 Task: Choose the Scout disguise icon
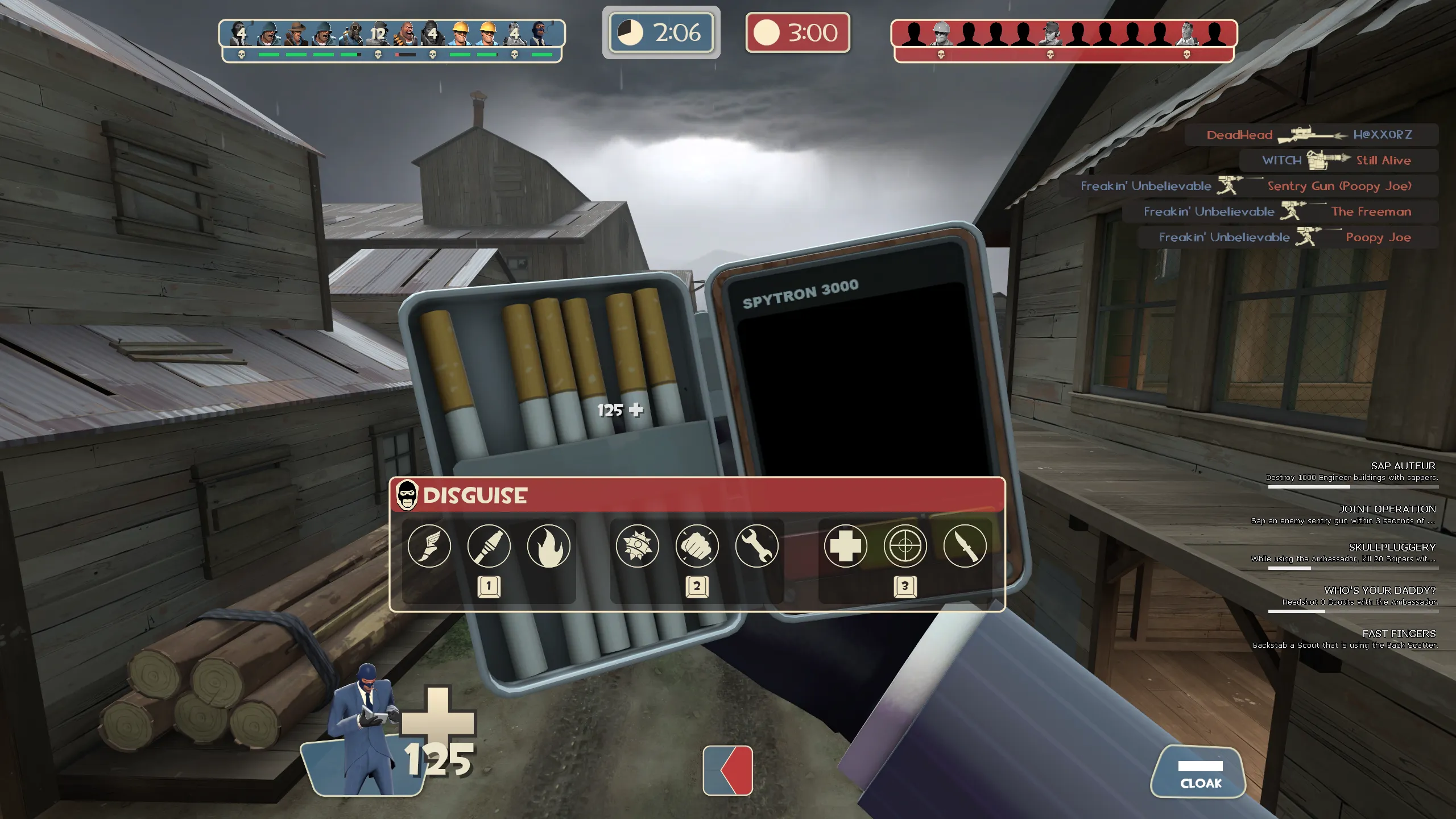429,546
